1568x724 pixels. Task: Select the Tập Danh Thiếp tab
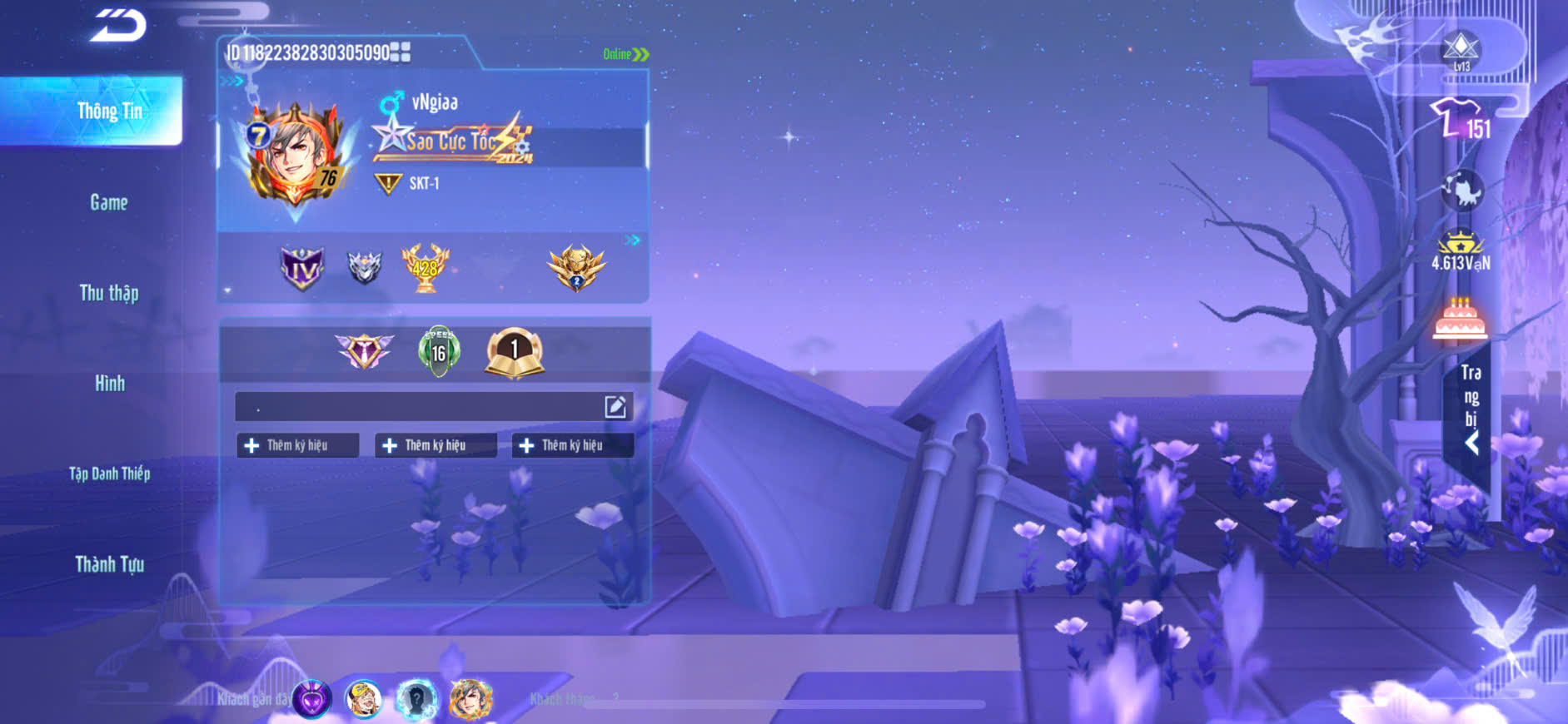[109, 474]
